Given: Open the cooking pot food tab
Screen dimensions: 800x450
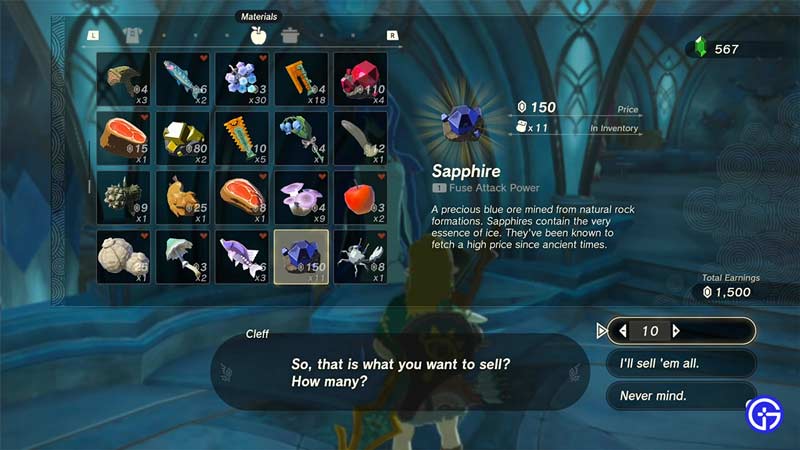Looking at the screenshot, I should 290,36.
